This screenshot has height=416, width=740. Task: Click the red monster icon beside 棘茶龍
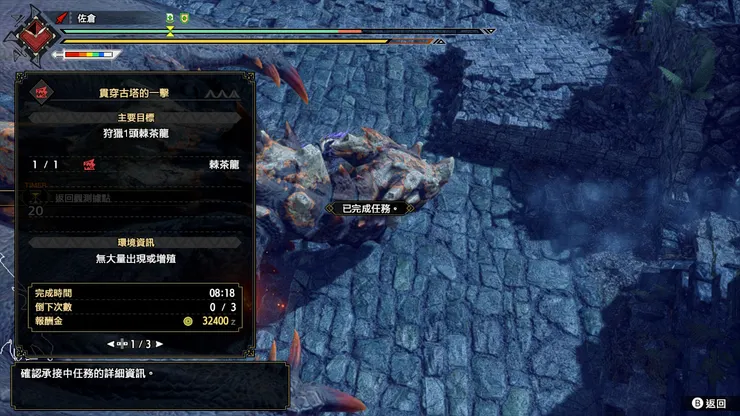[x=90, y=164]
